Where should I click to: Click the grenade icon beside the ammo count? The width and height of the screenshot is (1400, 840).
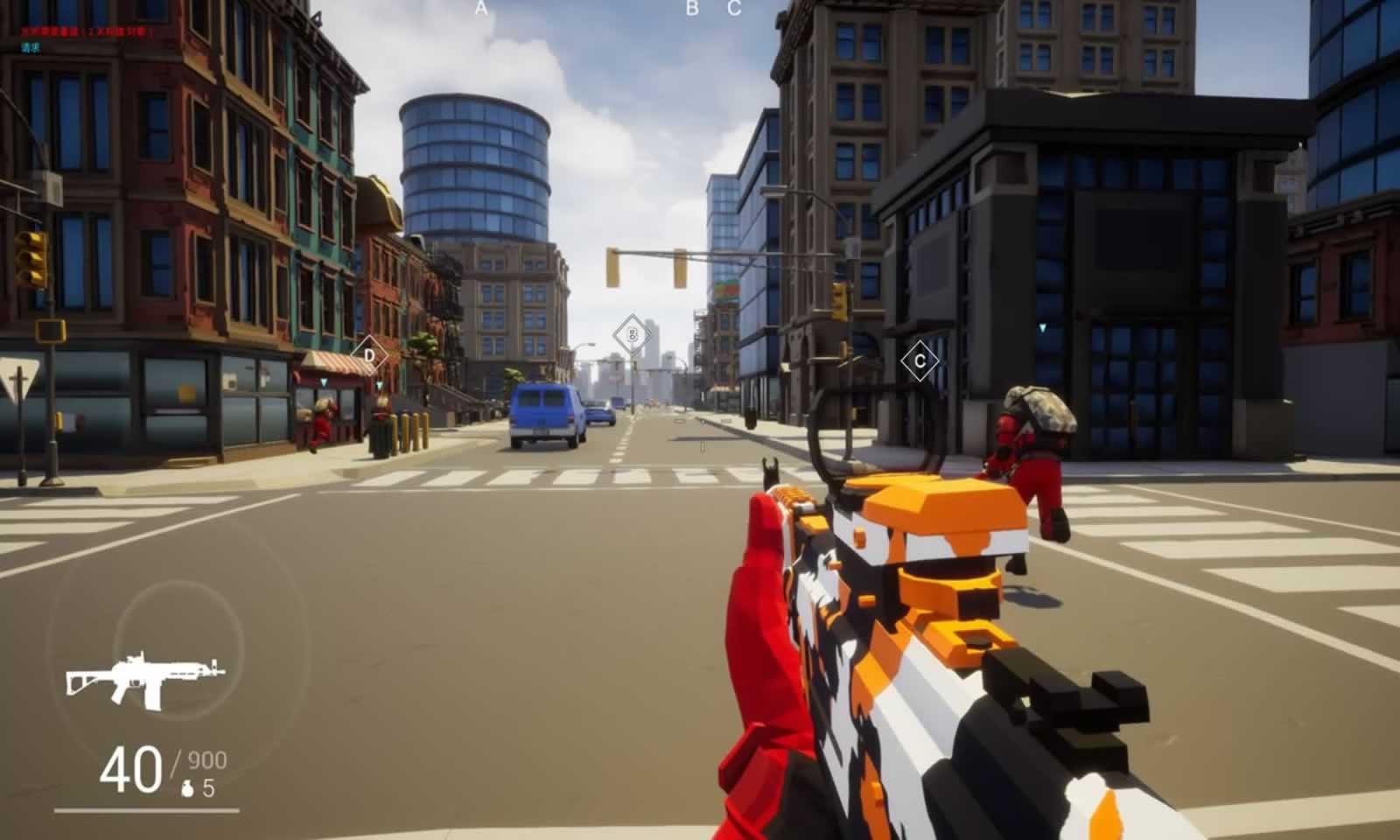[187, 788]
